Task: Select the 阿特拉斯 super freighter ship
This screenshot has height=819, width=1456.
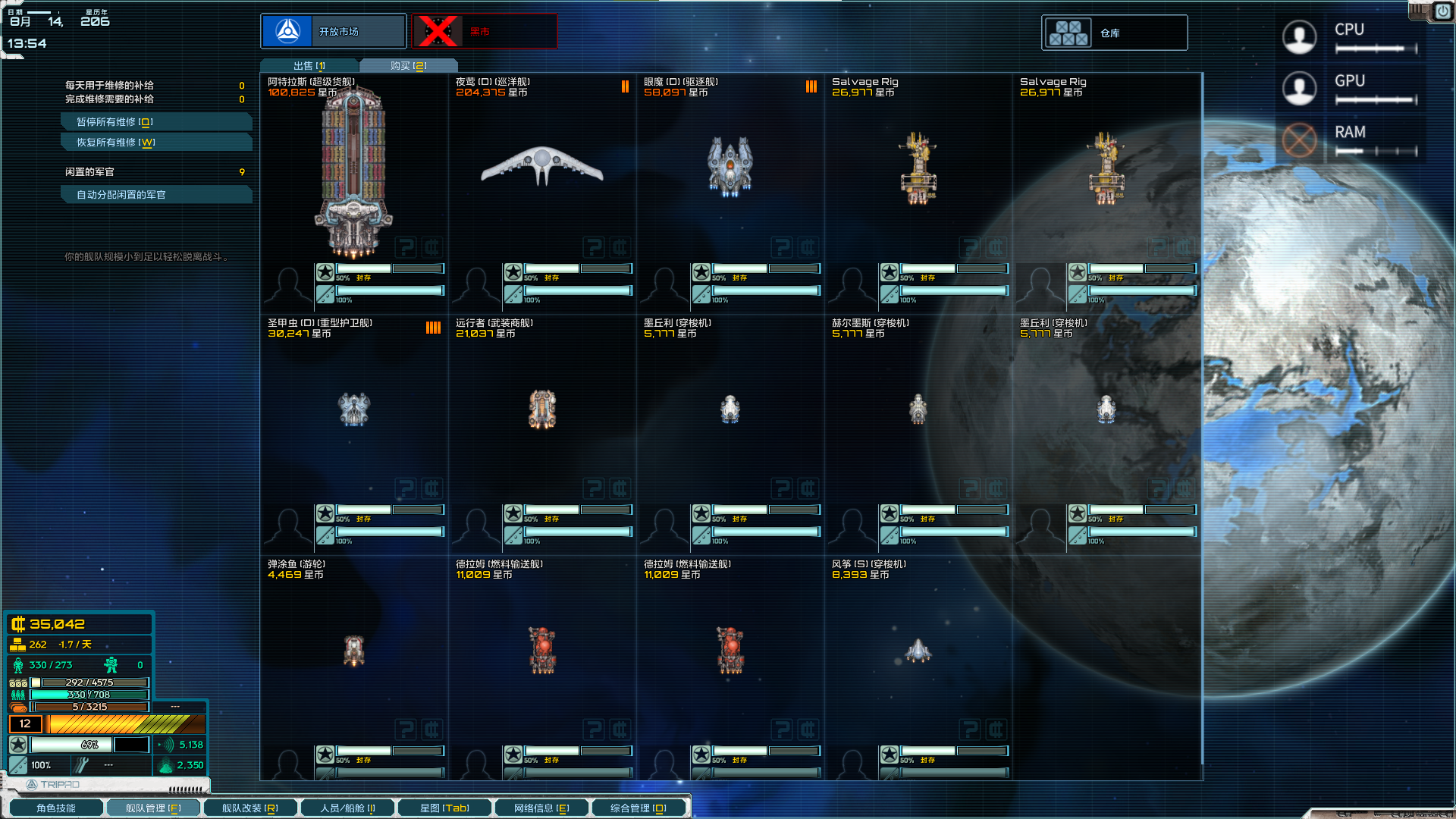Action: pyautogui.click(x=353, y=173)
